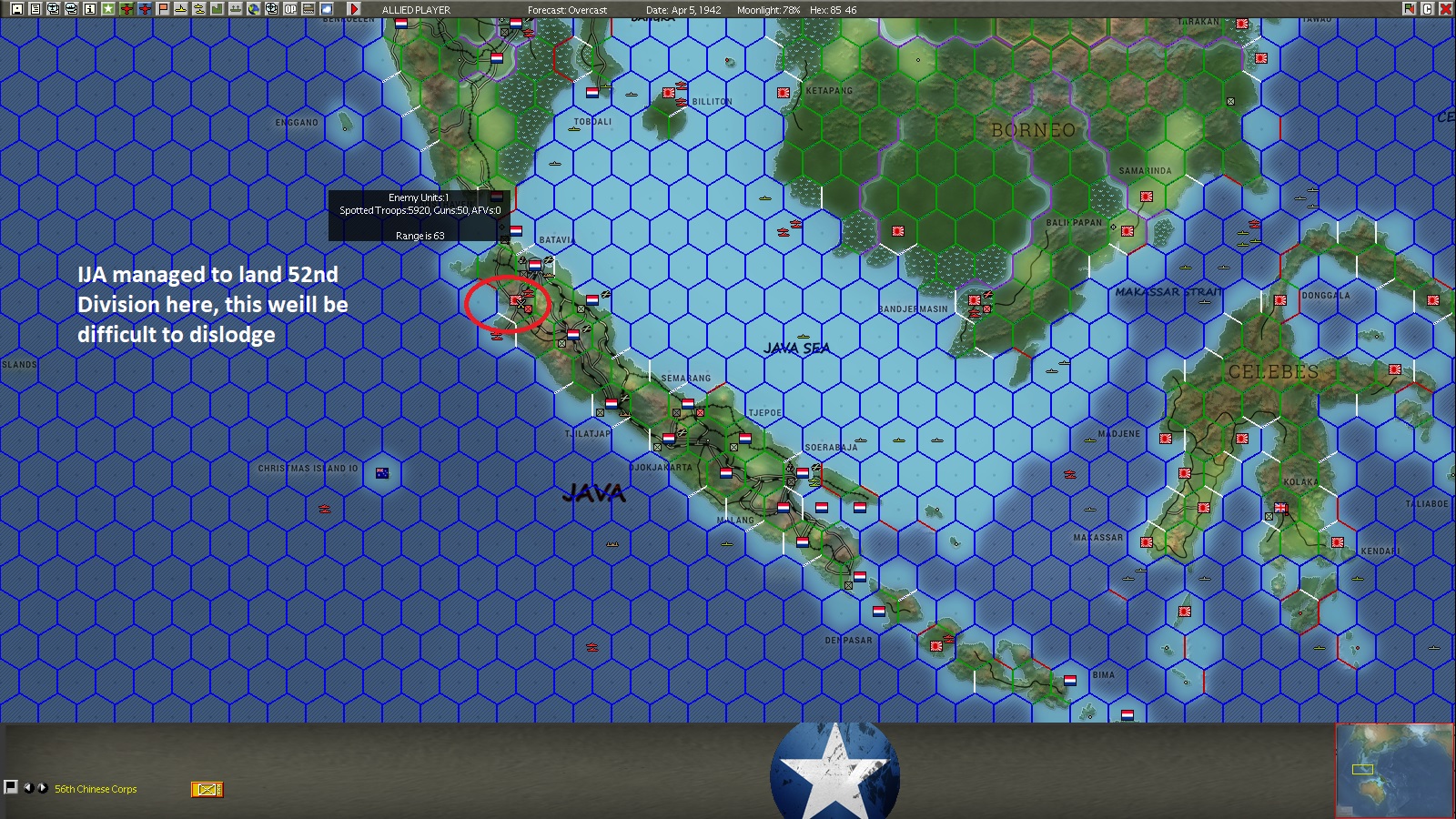Click the save game disk icon
Viewport: 1456px width, 819px height.
coord(16,9)
